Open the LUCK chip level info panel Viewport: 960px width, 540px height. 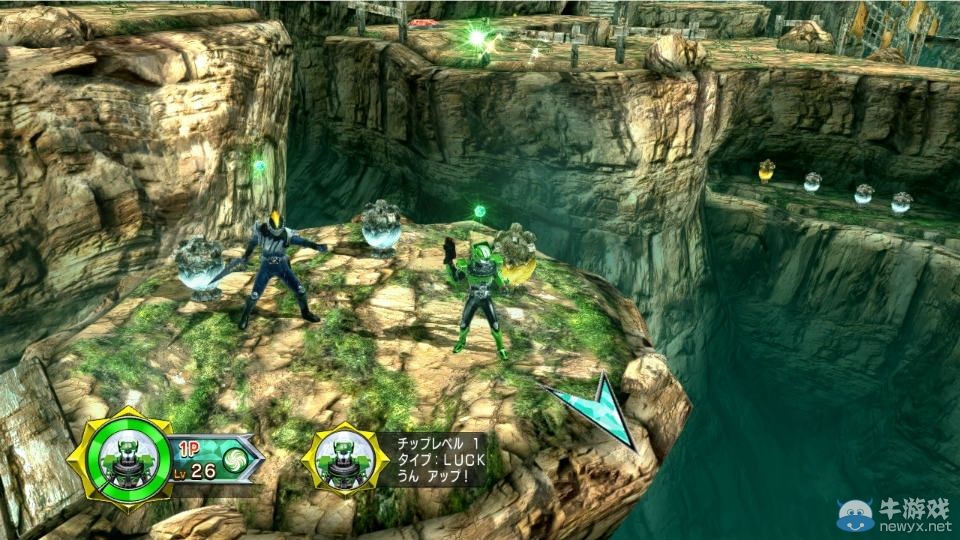pyautogui.click(x=431, y=459)
